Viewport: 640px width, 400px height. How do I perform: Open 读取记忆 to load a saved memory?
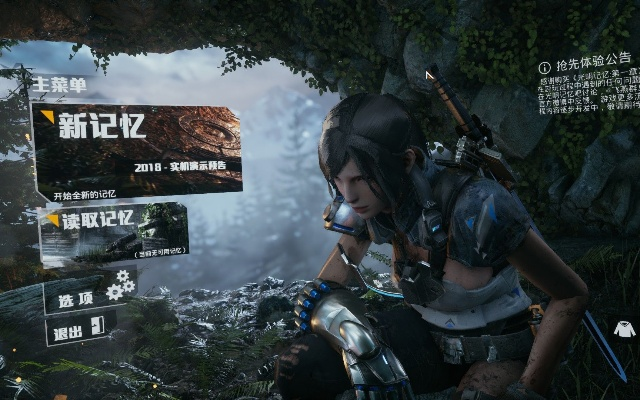pos(113,232)
